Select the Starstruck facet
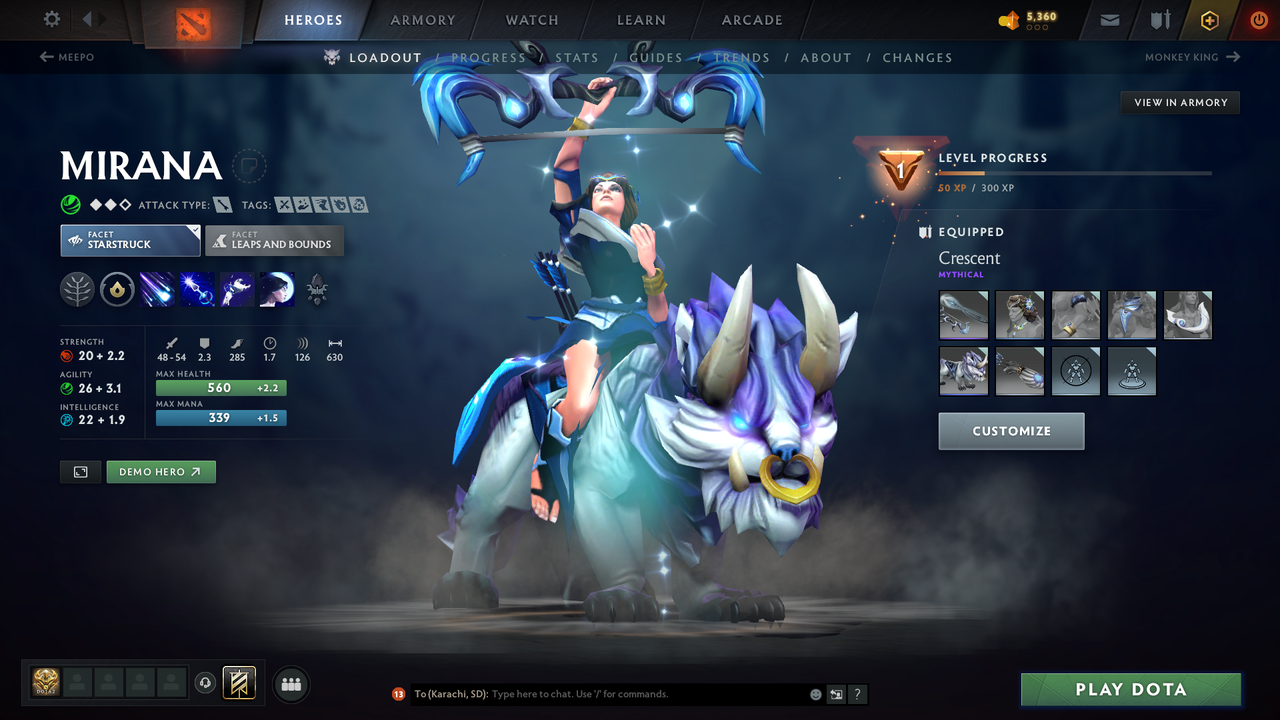Screen dimensions: 1280x720 (x=130, y=240)
